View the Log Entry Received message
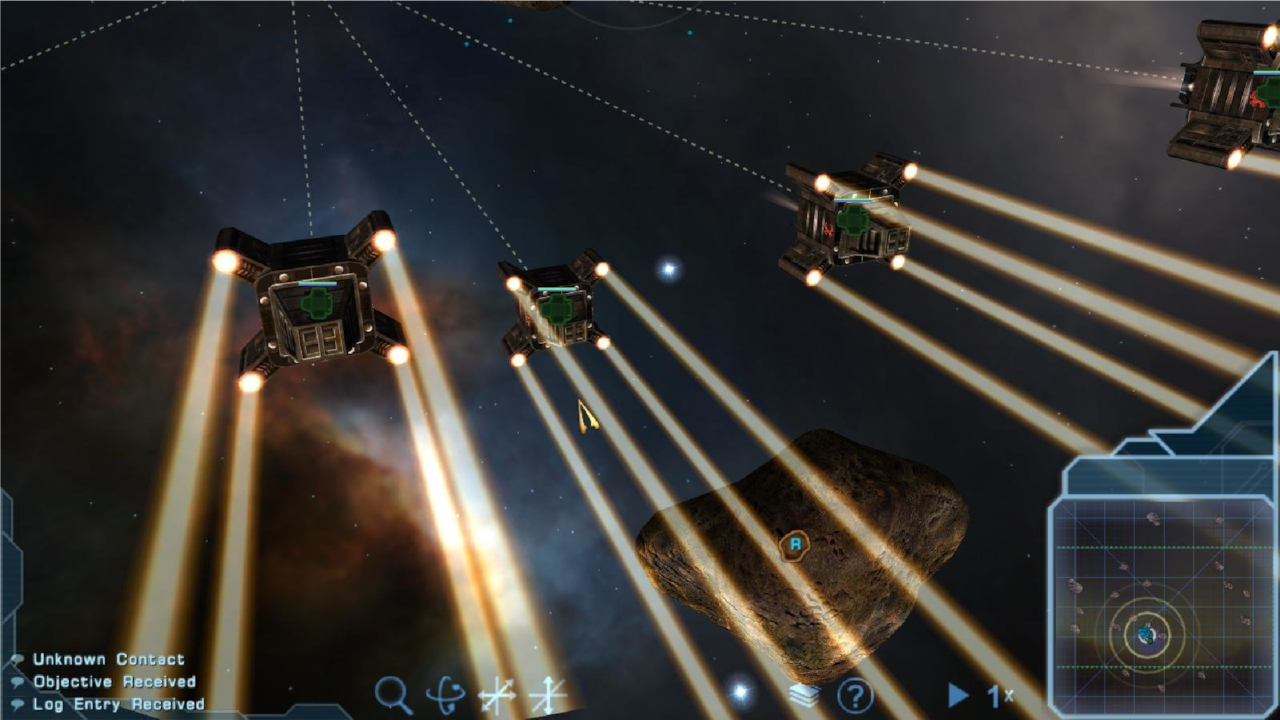Image resolution: width=1280 pixels, height=720 pixels. pos(118,704)
